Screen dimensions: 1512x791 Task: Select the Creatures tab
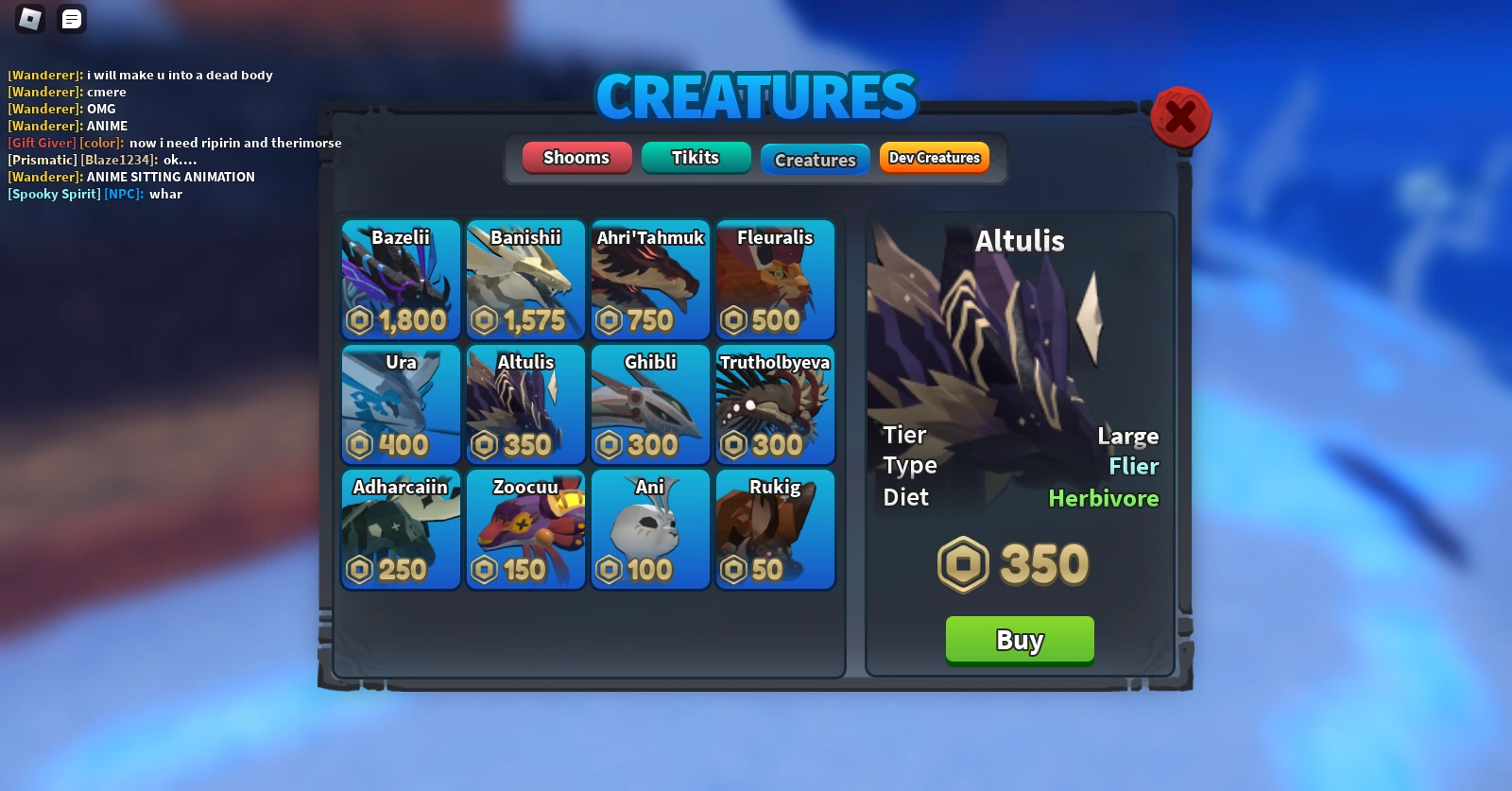click(815, 159)
